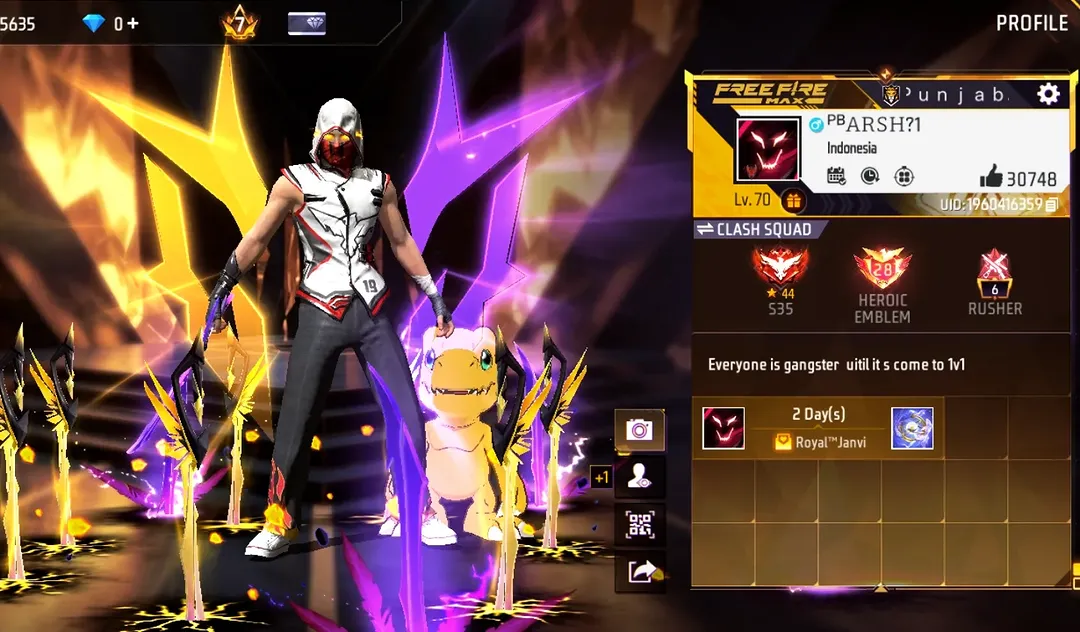Click the player avatar portrait in the profile card

(x=768, y=150)
